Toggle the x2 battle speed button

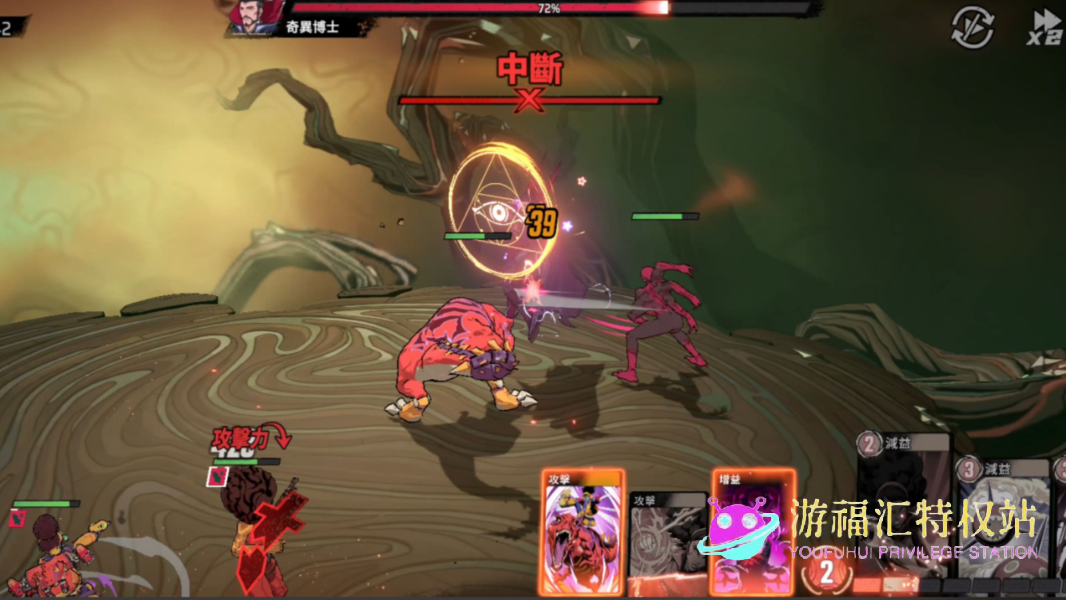coord(1045,27)
